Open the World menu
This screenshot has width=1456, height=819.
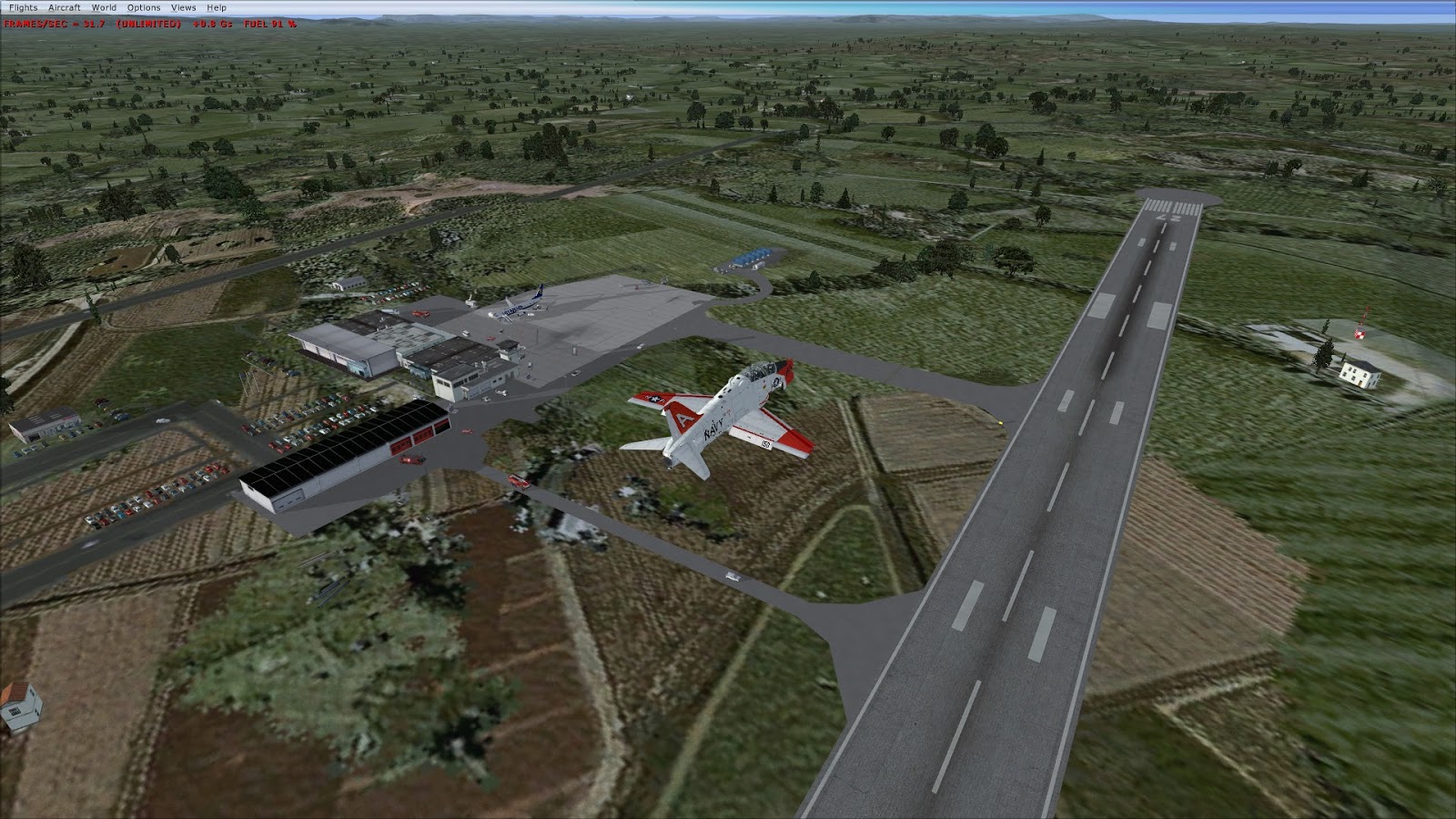[103, 6]
